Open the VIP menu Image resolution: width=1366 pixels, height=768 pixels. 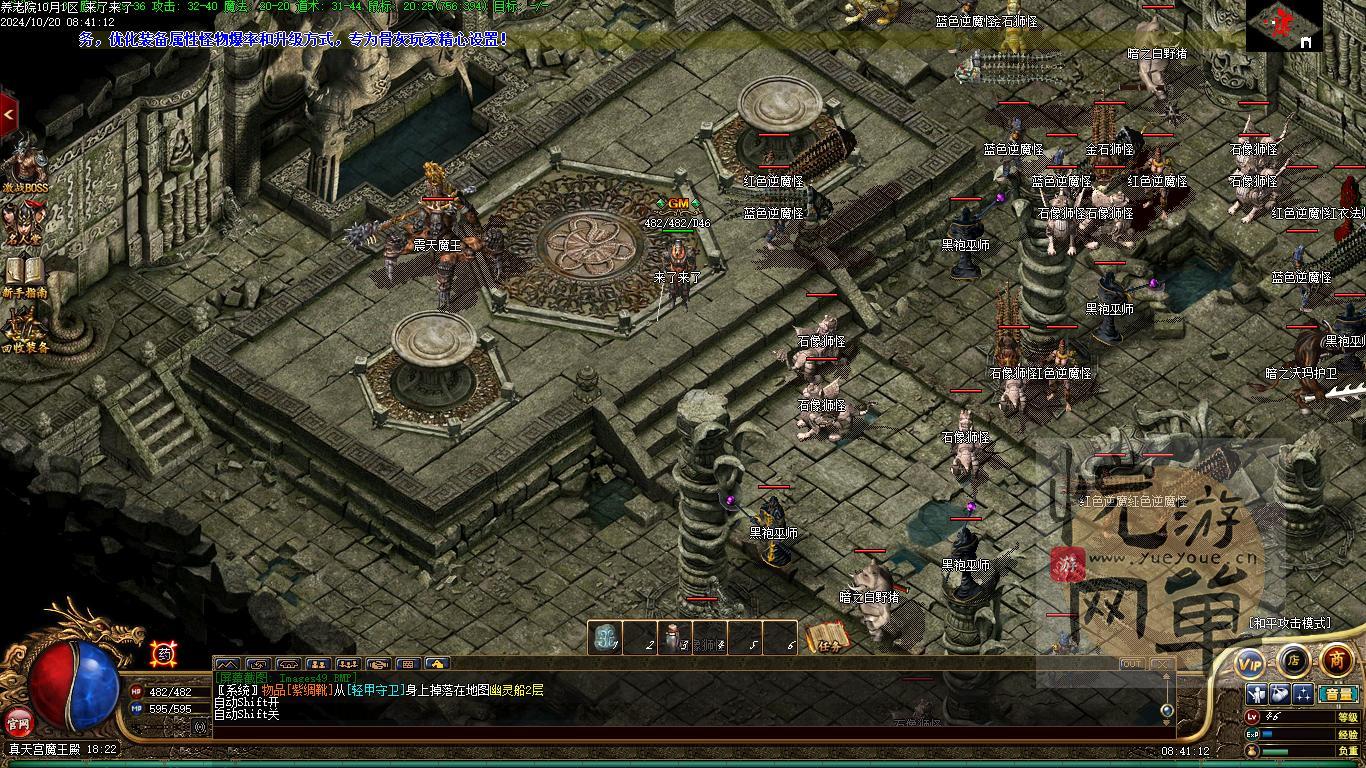1250,662
